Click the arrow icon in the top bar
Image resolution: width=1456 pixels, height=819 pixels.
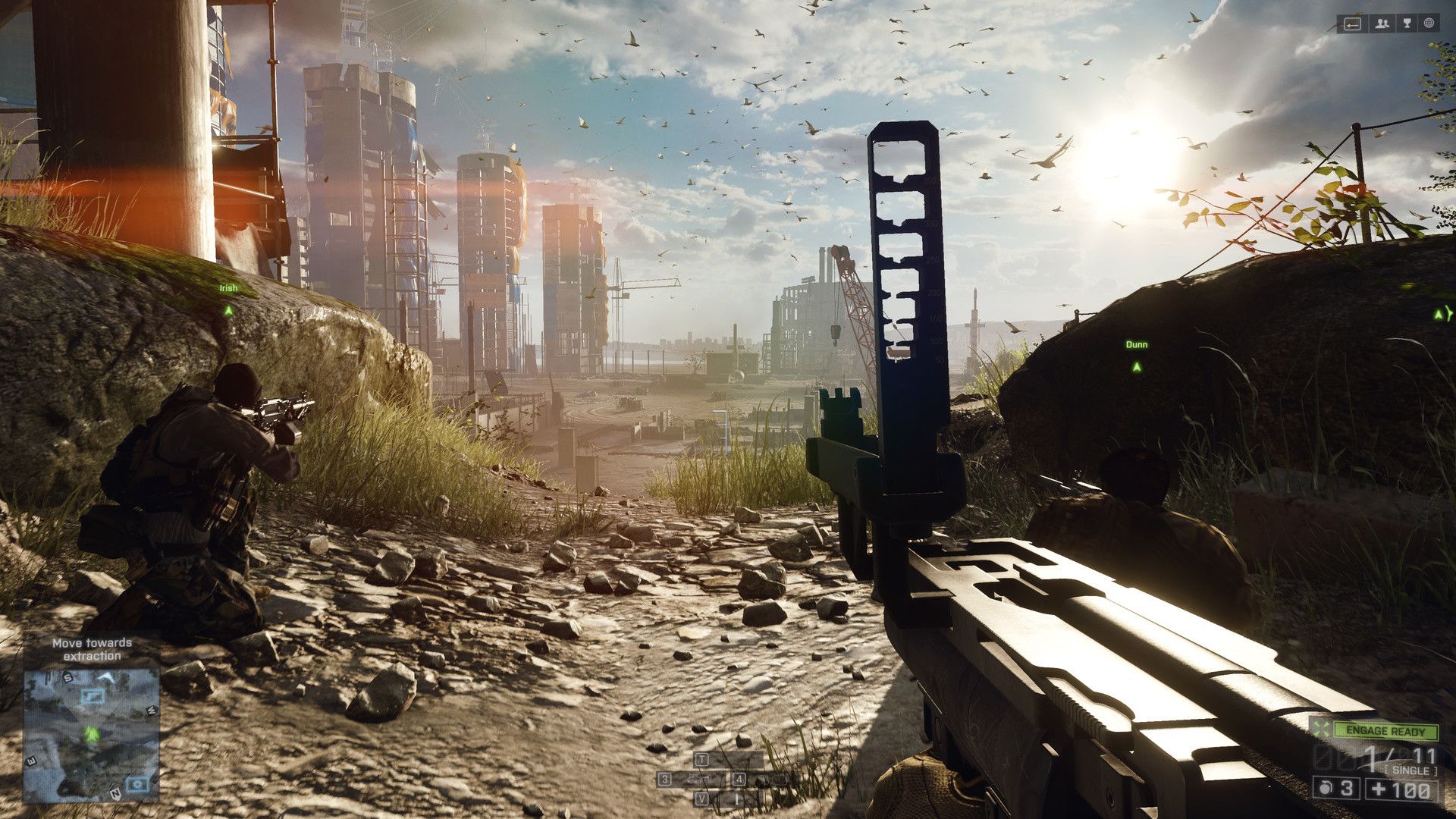tap(1353, 24)
